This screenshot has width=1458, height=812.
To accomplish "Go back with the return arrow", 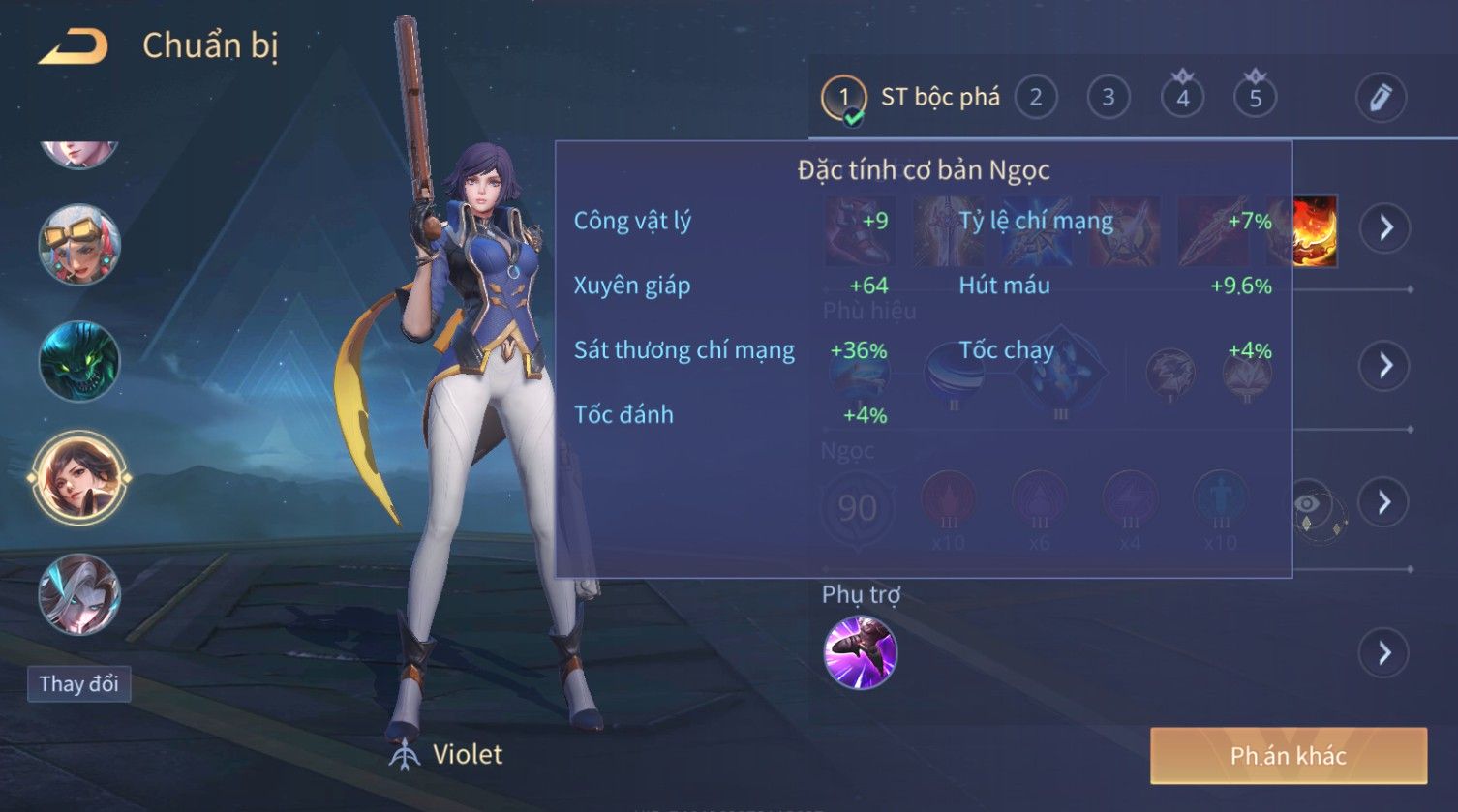I will [x=74, y=46].
